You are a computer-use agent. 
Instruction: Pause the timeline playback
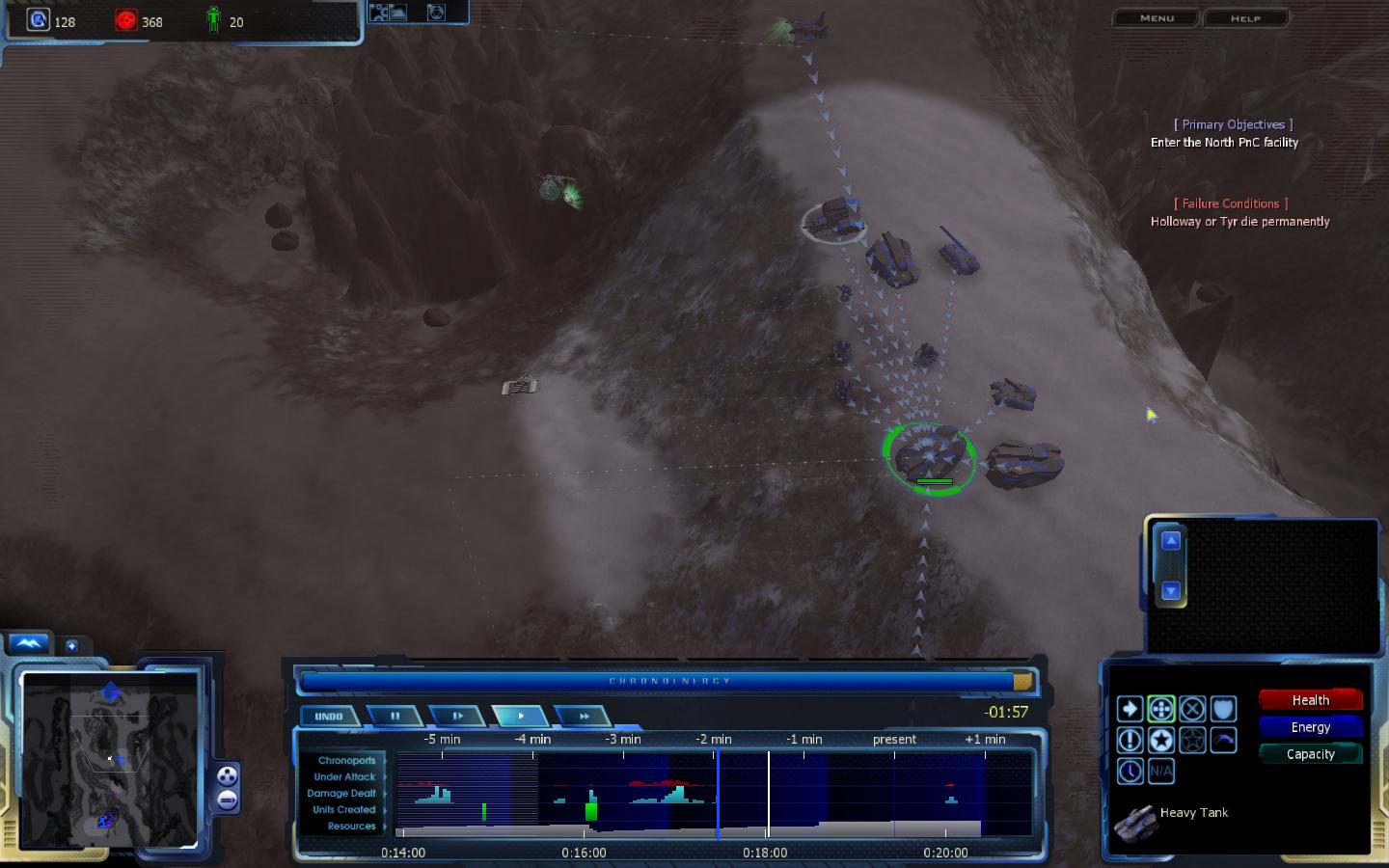395,717
